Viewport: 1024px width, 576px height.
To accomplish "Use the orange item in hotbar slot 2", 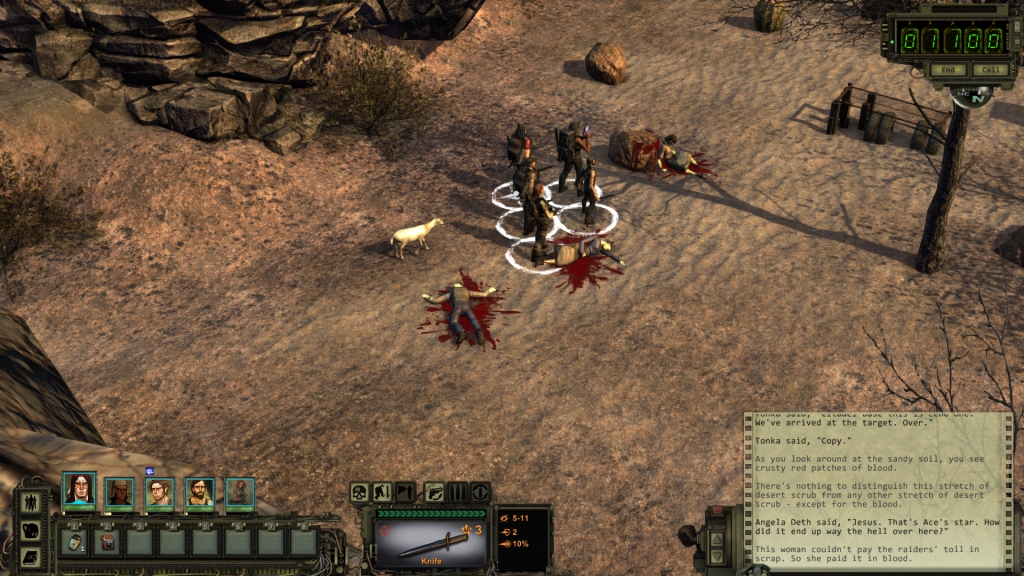I will [x=107, y=542].
